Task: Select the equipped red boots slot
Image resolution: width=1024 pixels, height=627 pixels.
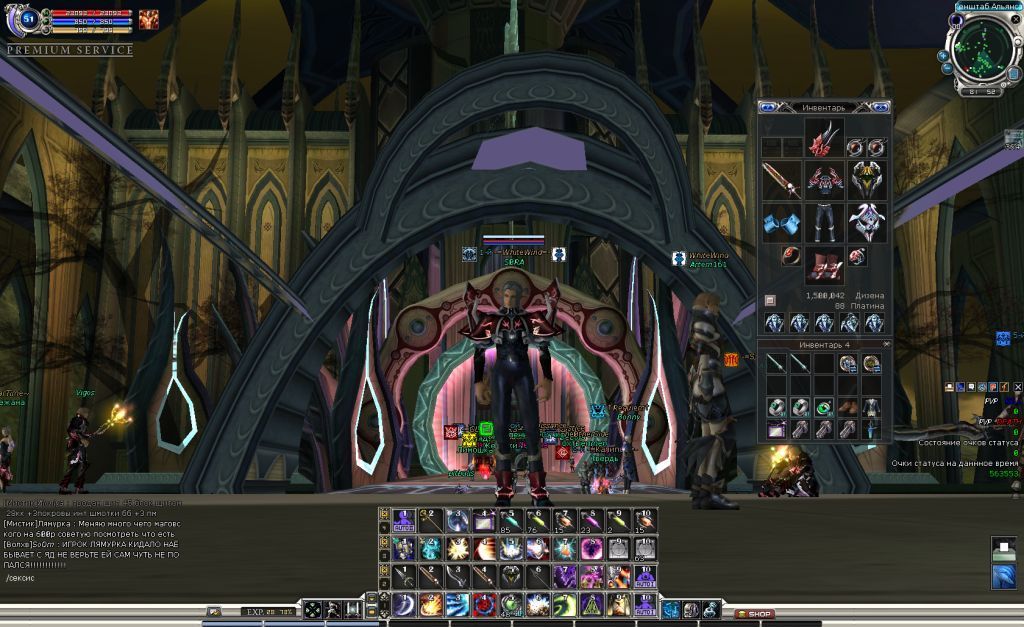Action: click(x=825, y=264)
